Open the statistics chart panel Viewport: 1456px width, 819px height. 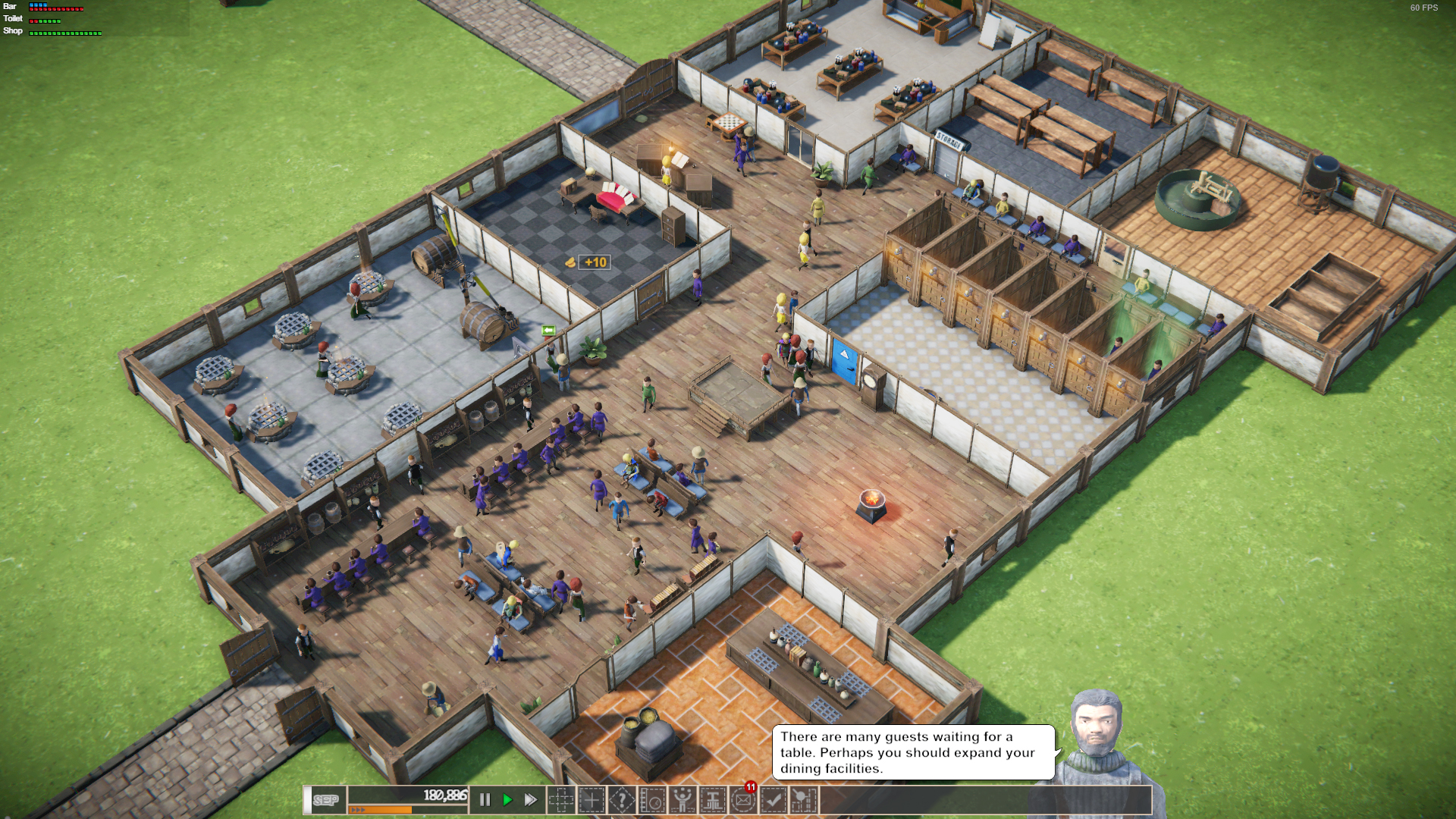804,799
